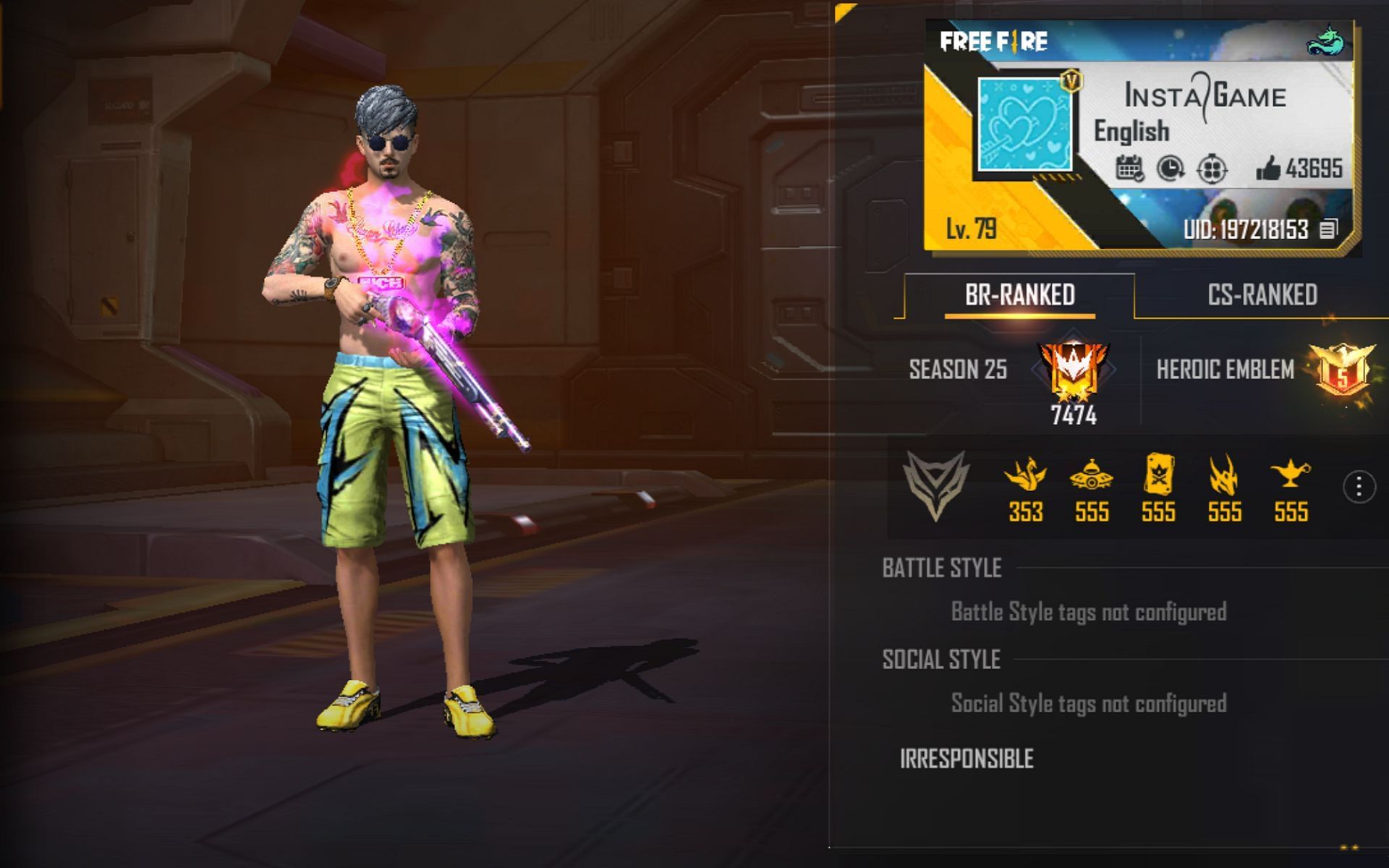
Task: Open the playtime clock icon
Action: tap(1170, 166)
